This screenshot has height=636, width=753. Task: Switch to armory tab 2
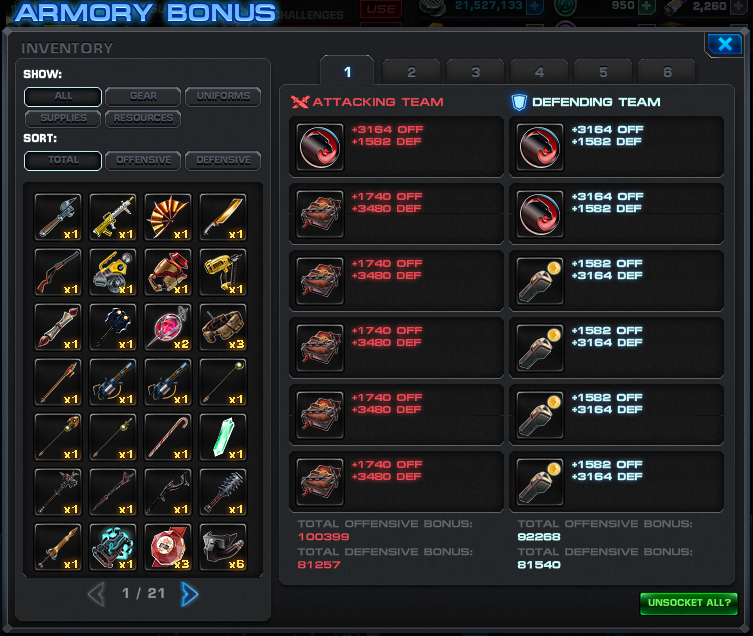(x=411, y=72)
